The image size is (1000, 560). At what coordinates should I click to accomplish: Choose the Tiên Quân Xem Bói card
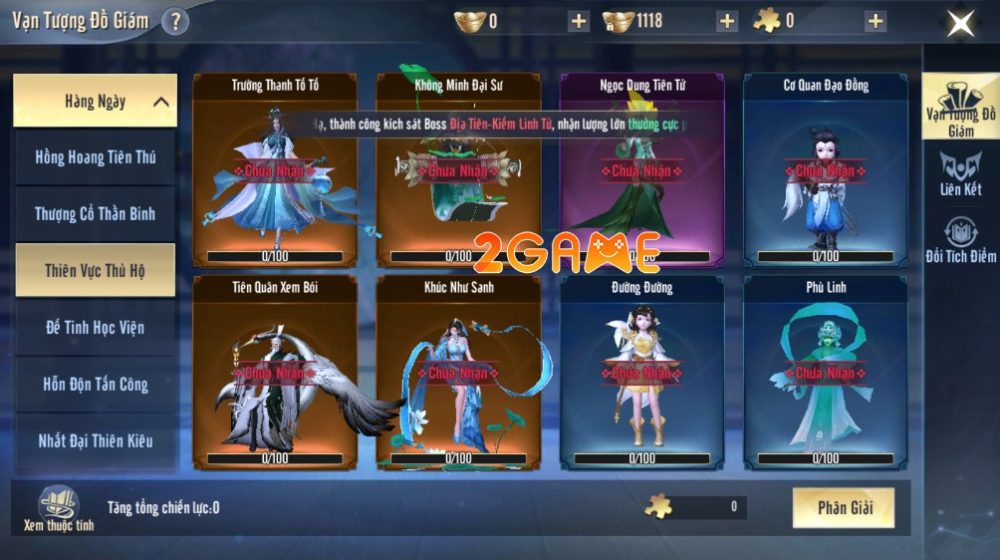[x=275, y=372]
